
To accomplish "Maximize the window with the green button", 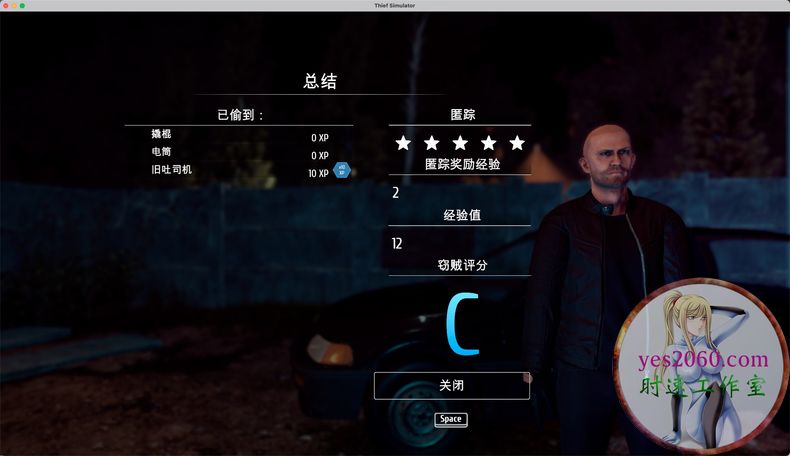I will coord(22,5).
